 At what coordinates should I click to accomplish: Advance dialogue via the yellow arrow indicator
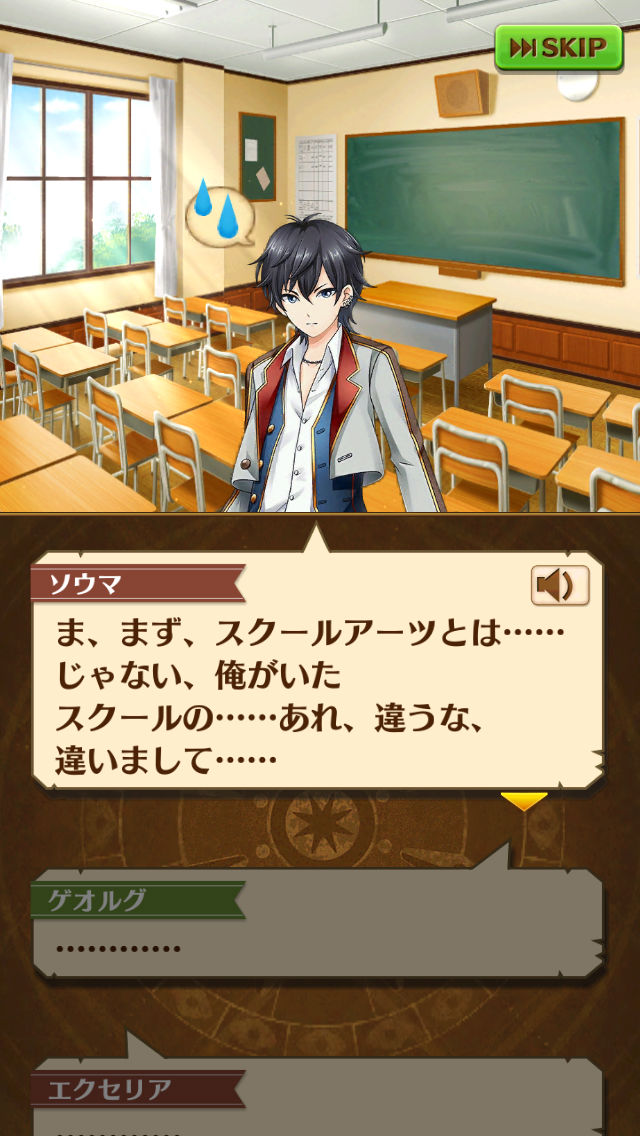pyautogui.click(x=523, y=800)
